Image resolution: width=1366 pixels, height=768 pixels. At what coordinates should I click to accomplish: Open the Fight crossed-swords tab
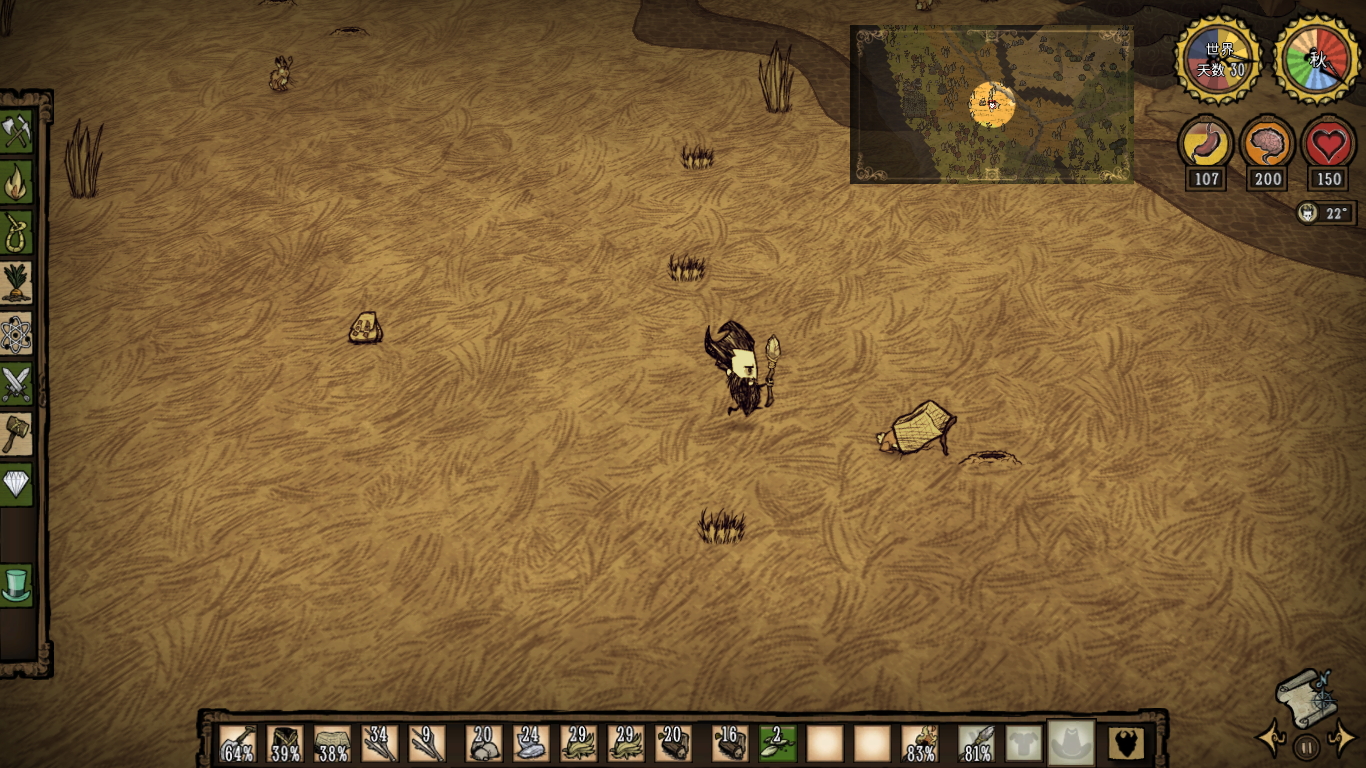coord(17,383)
